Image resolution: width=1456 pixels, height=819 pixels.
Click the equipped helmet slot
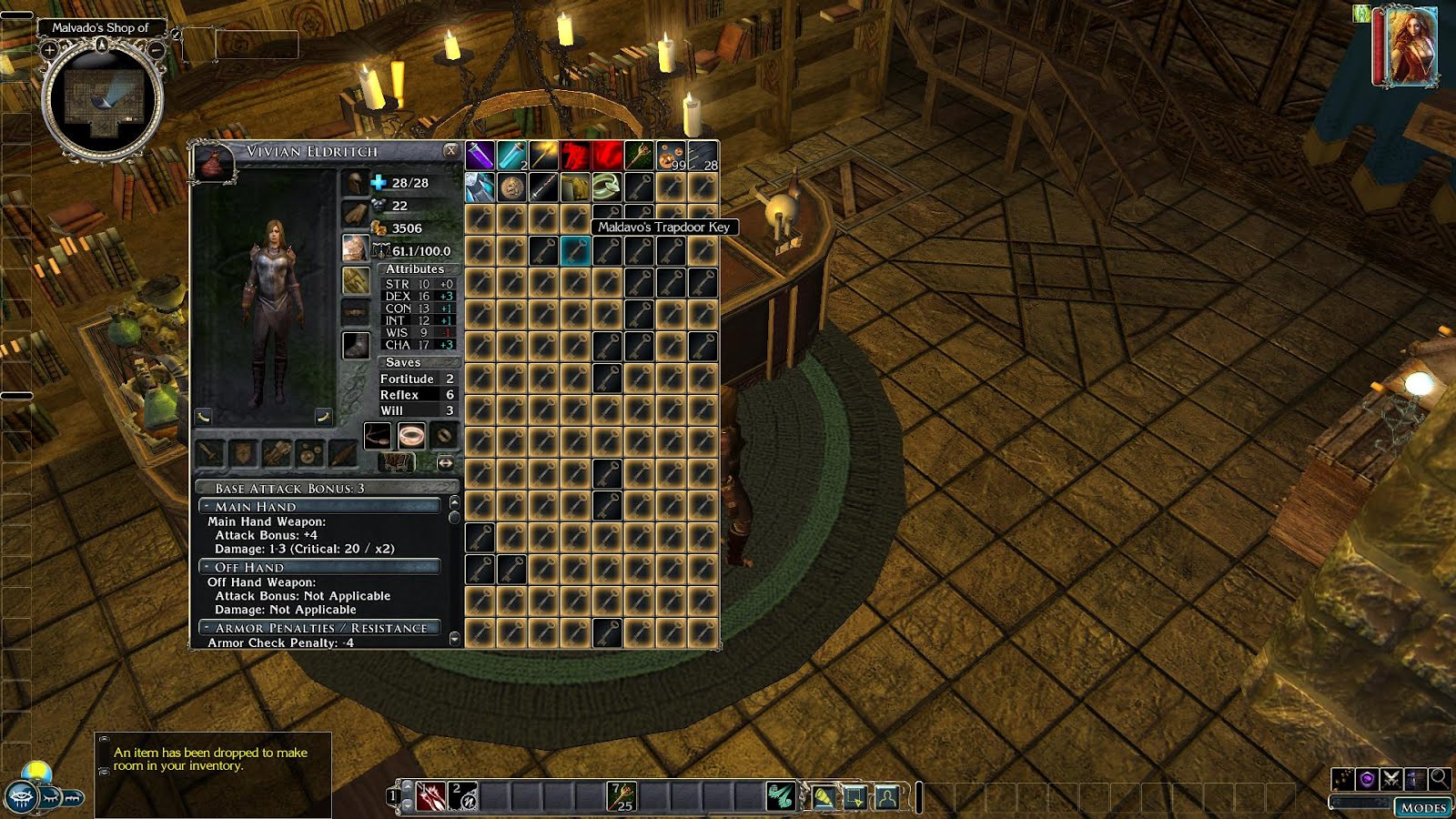[355, 183]
